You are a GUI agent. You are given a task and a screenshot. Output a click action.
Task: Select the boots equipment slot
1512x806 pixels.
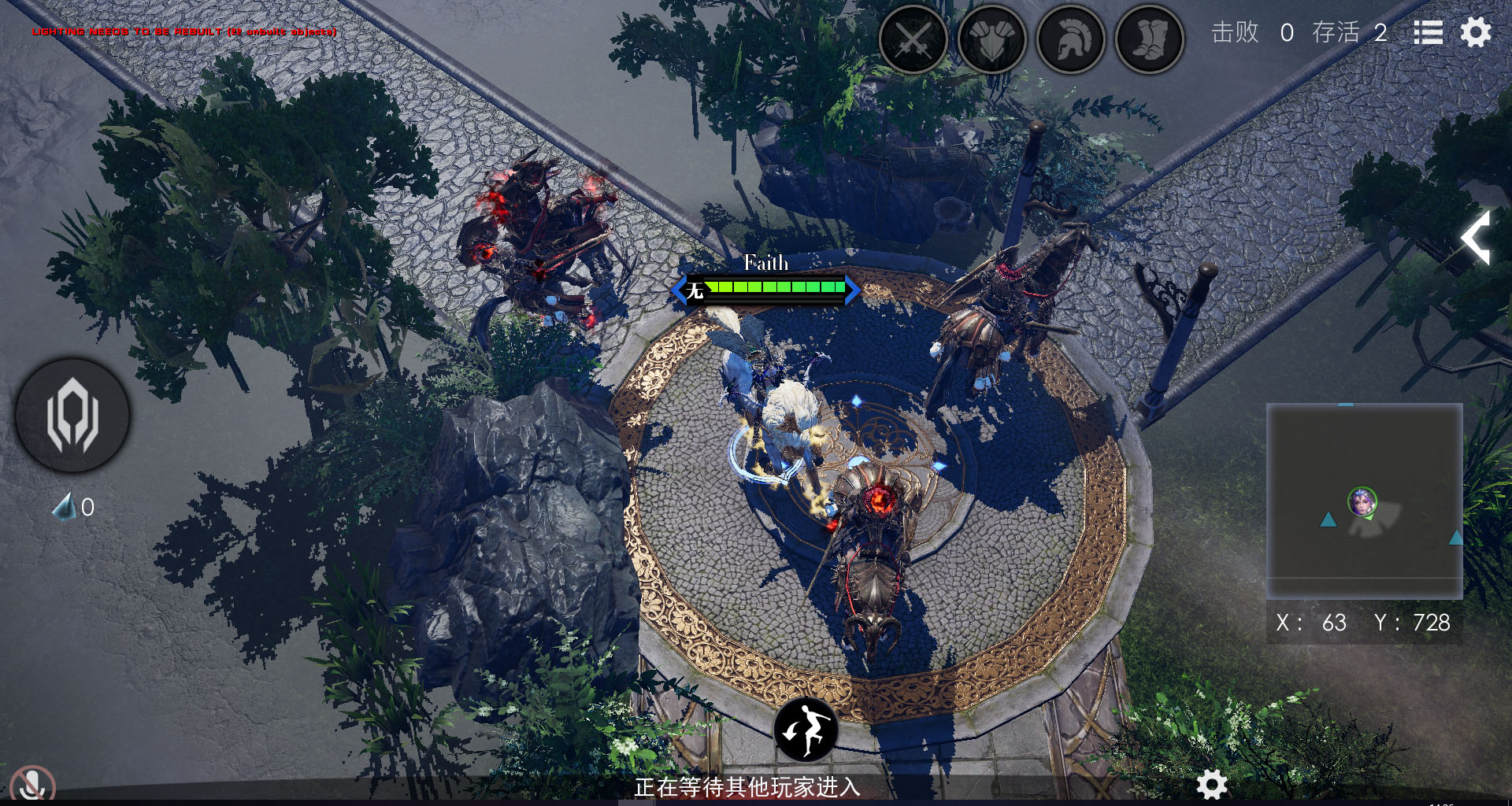(1149, 39)
